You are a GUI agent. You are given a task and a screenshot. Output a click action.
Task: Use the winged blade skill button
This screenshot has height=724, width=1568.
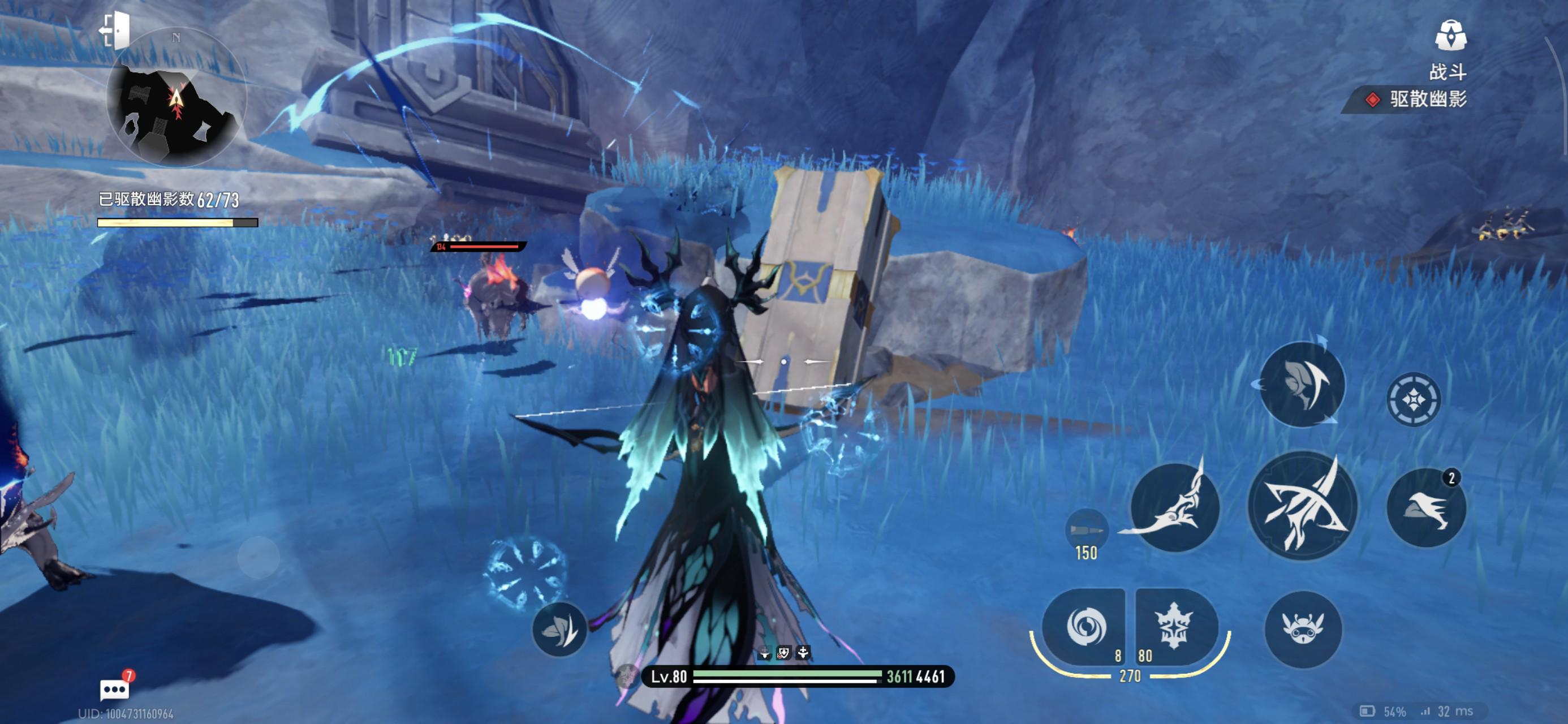1174,507
